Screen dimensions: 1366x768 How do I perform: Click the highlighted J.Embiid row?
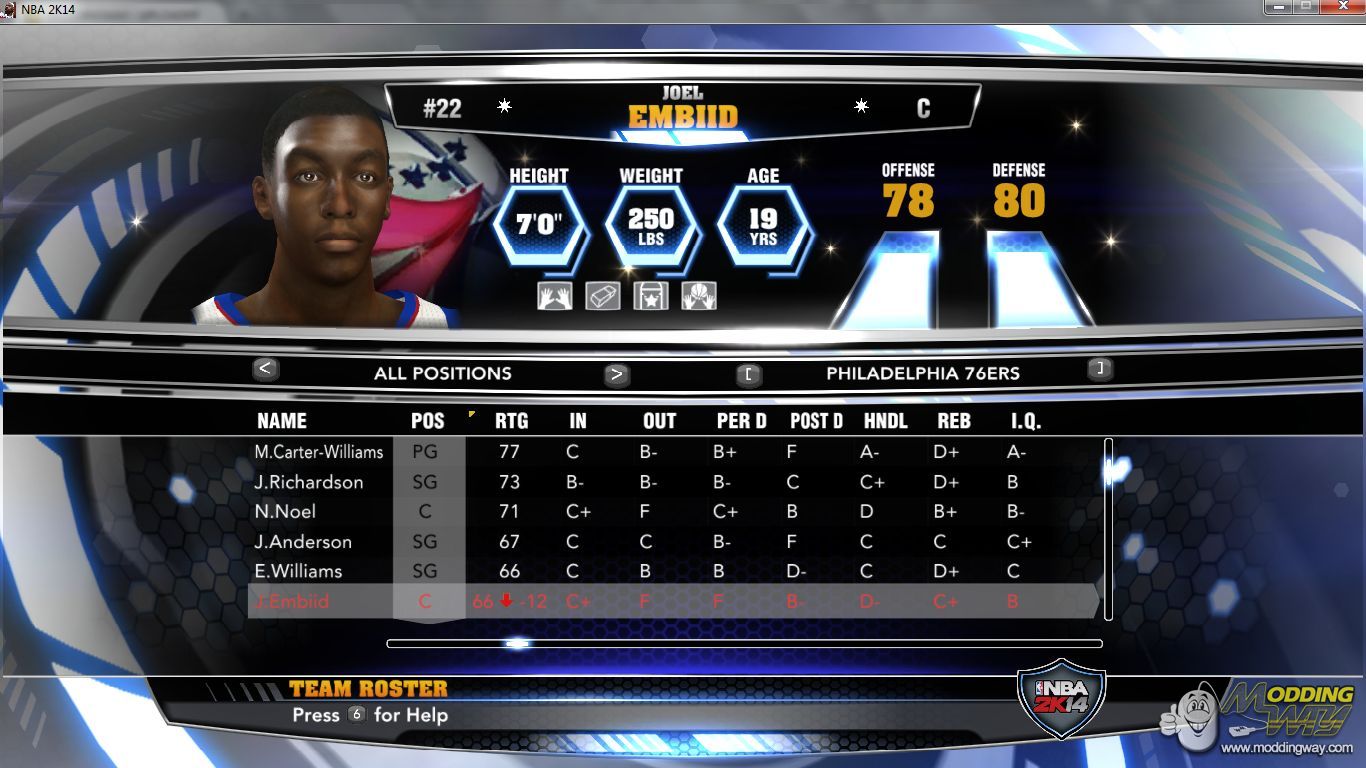(291, 601)
